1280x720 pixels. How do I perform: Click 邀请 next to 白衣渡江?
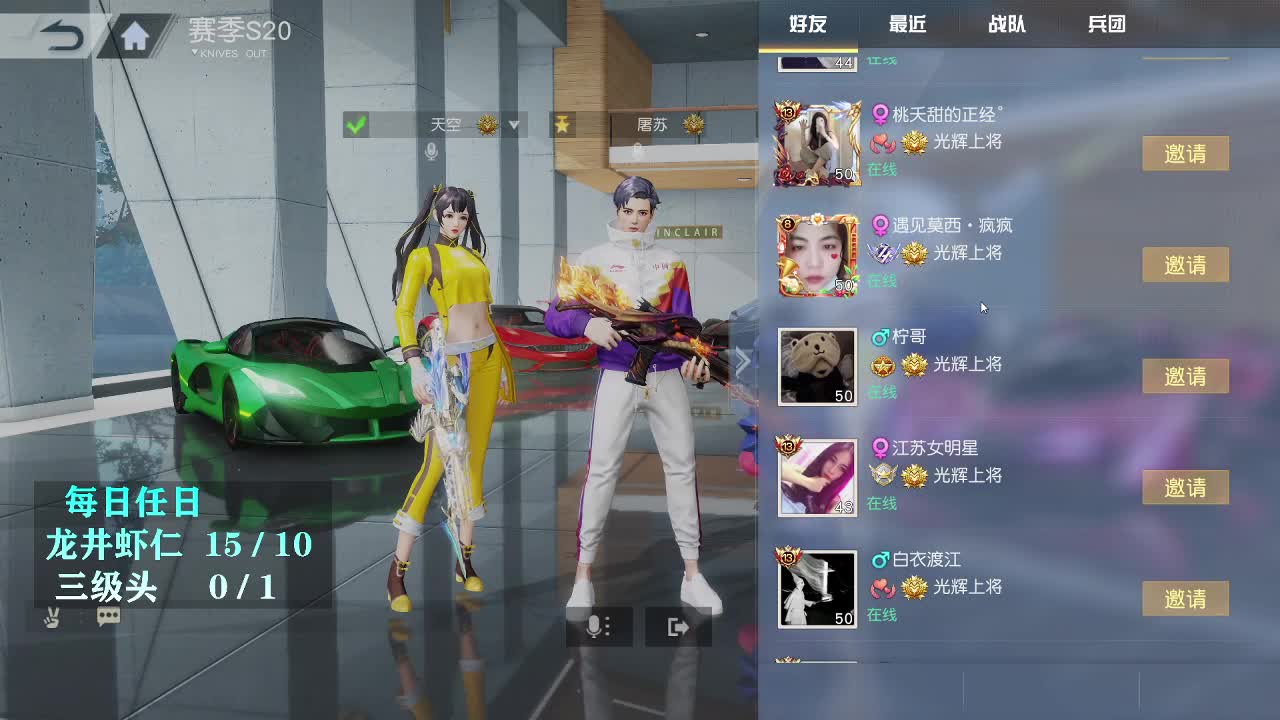click(1186, 599)
